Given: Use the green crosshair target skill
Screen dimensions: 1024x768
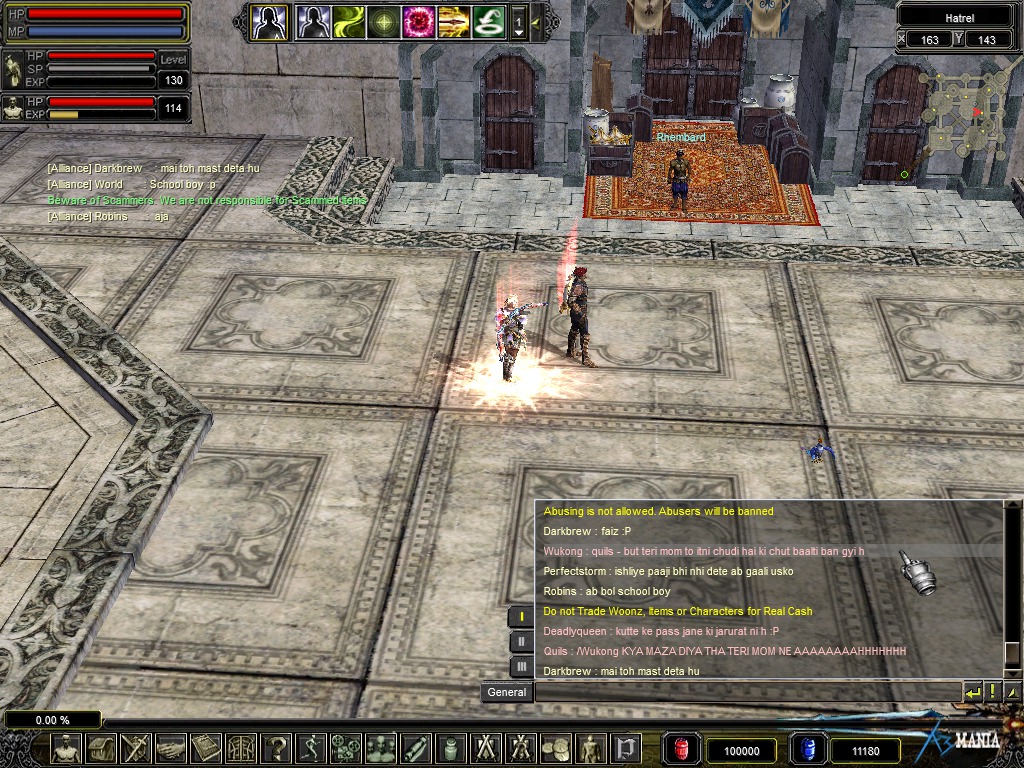Looking at the screenshot, I should tap(384, 22).
